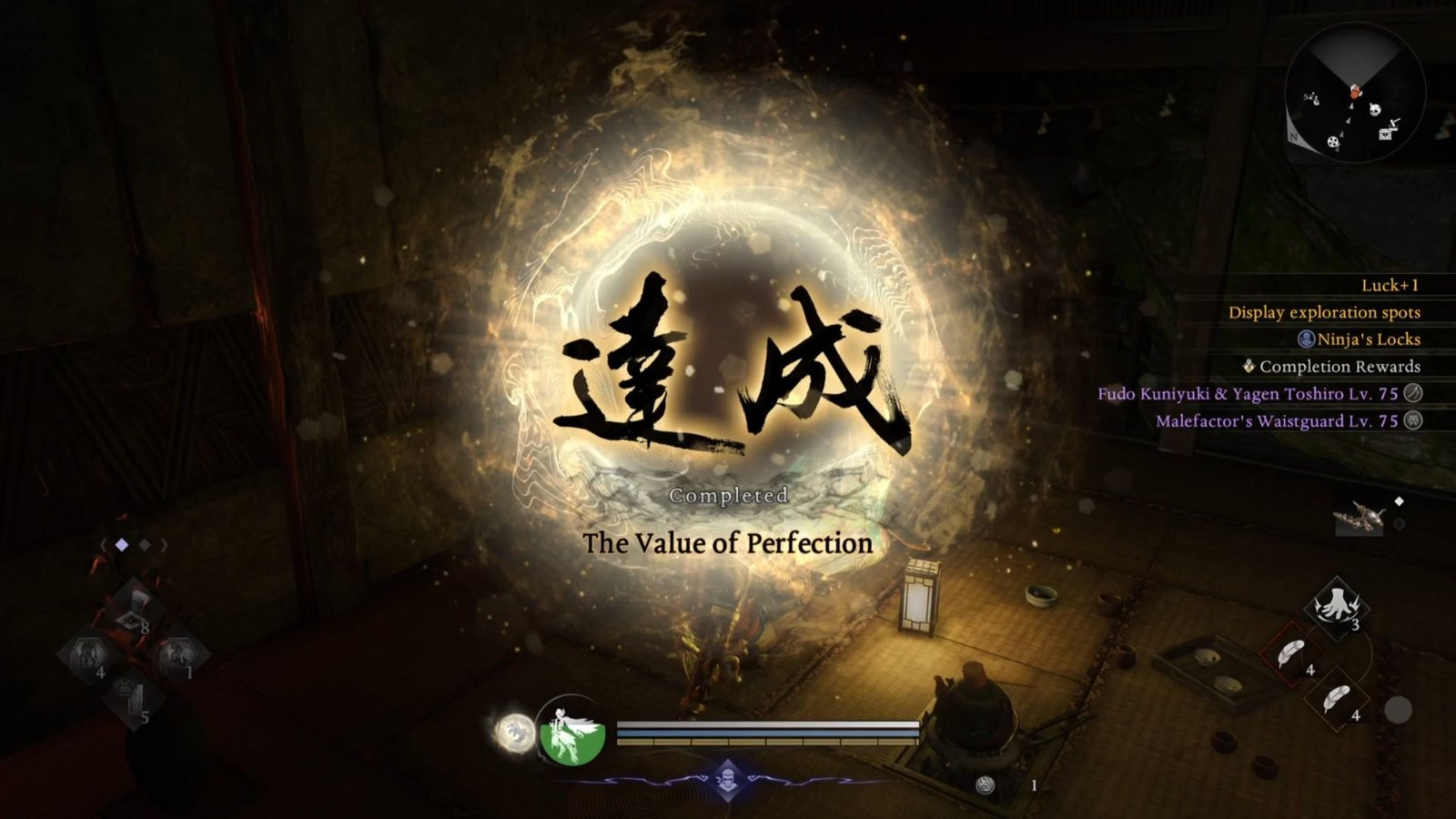Expand the left arrow of the item wheel selector

[102, 544]
